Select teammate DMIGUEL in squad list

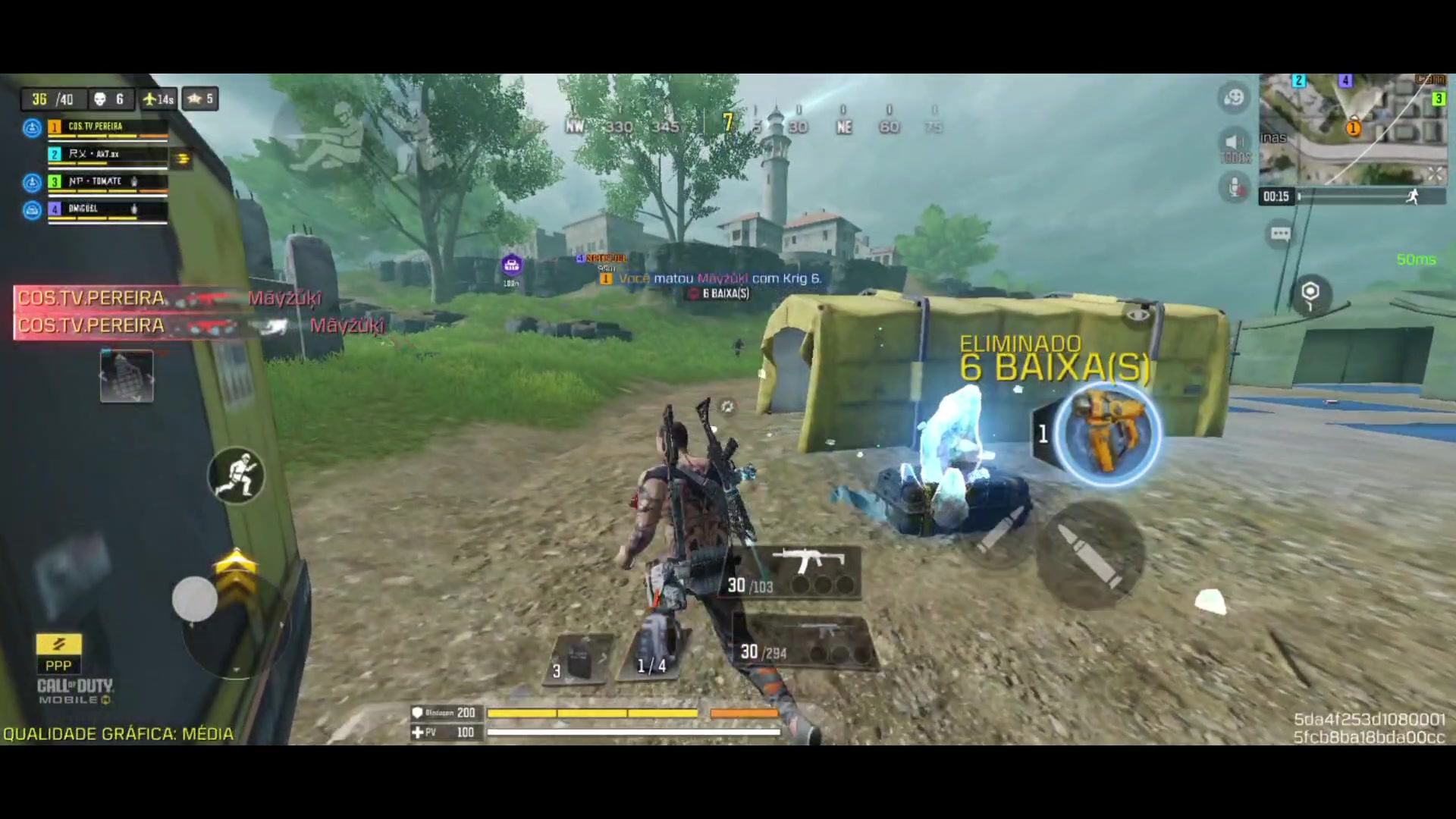click(x=106, y=209)
